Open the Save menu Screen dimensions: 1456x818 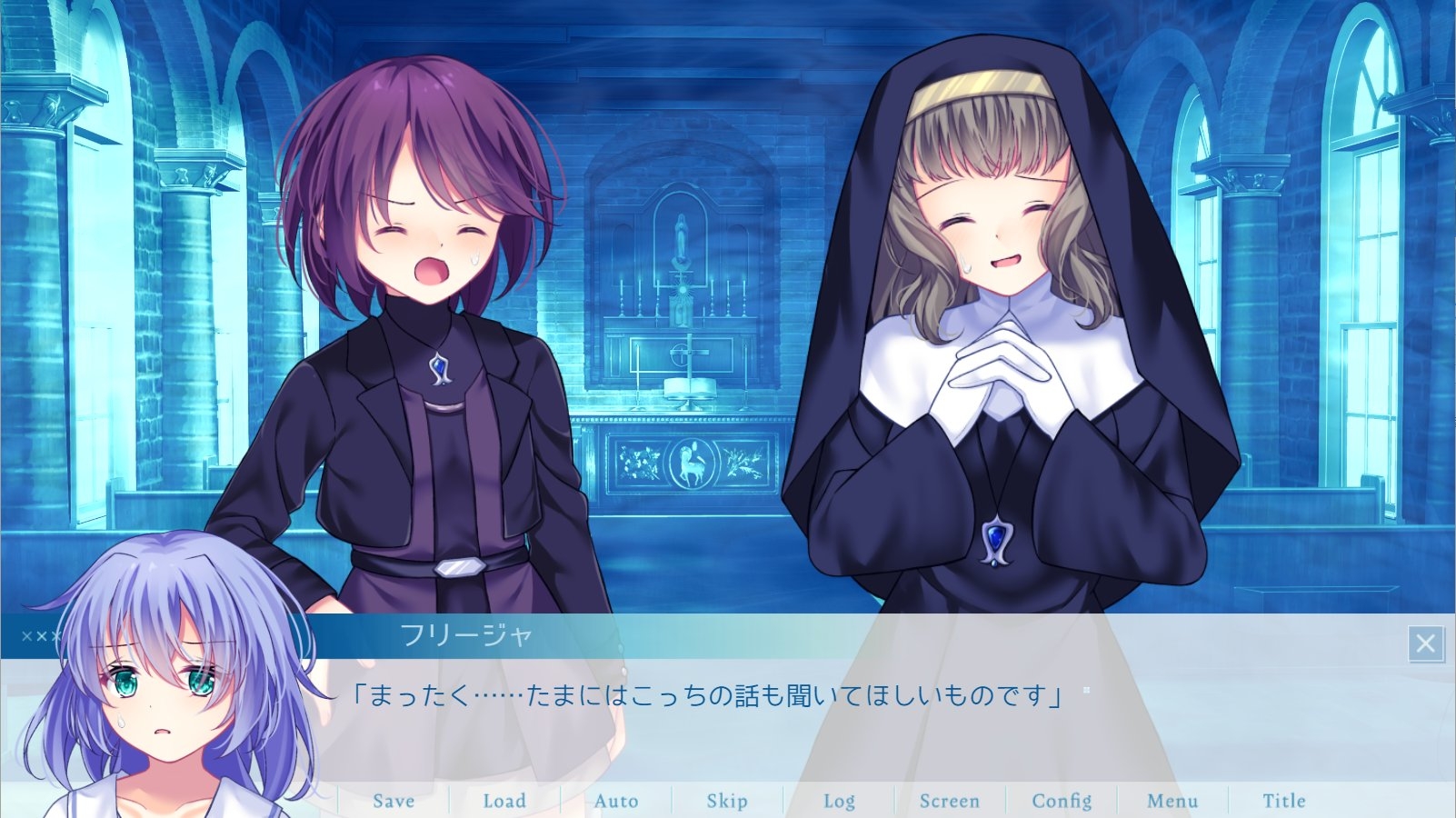pos(394,801)
